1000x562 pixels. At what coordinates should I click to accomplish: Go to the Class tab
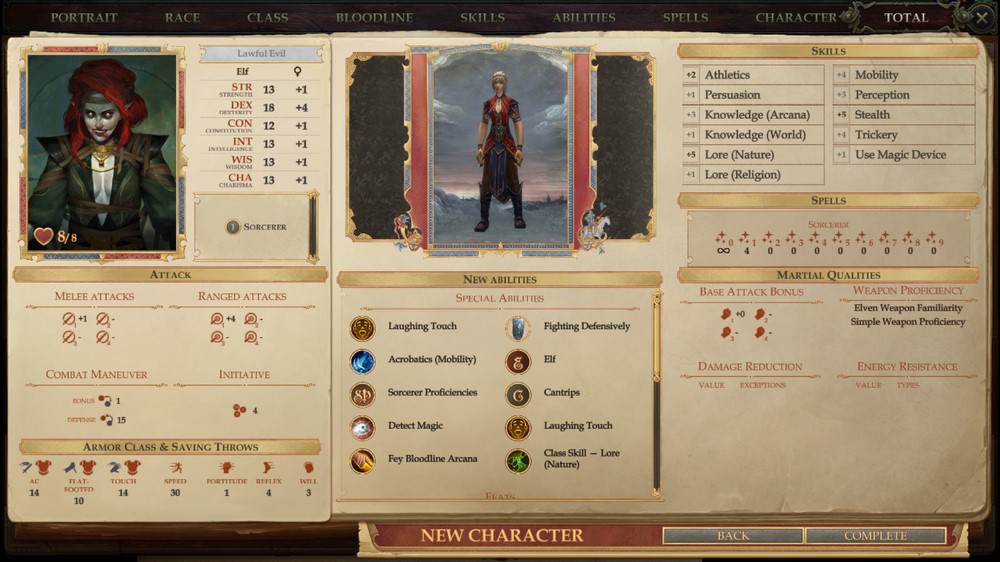tap(267, 17)
